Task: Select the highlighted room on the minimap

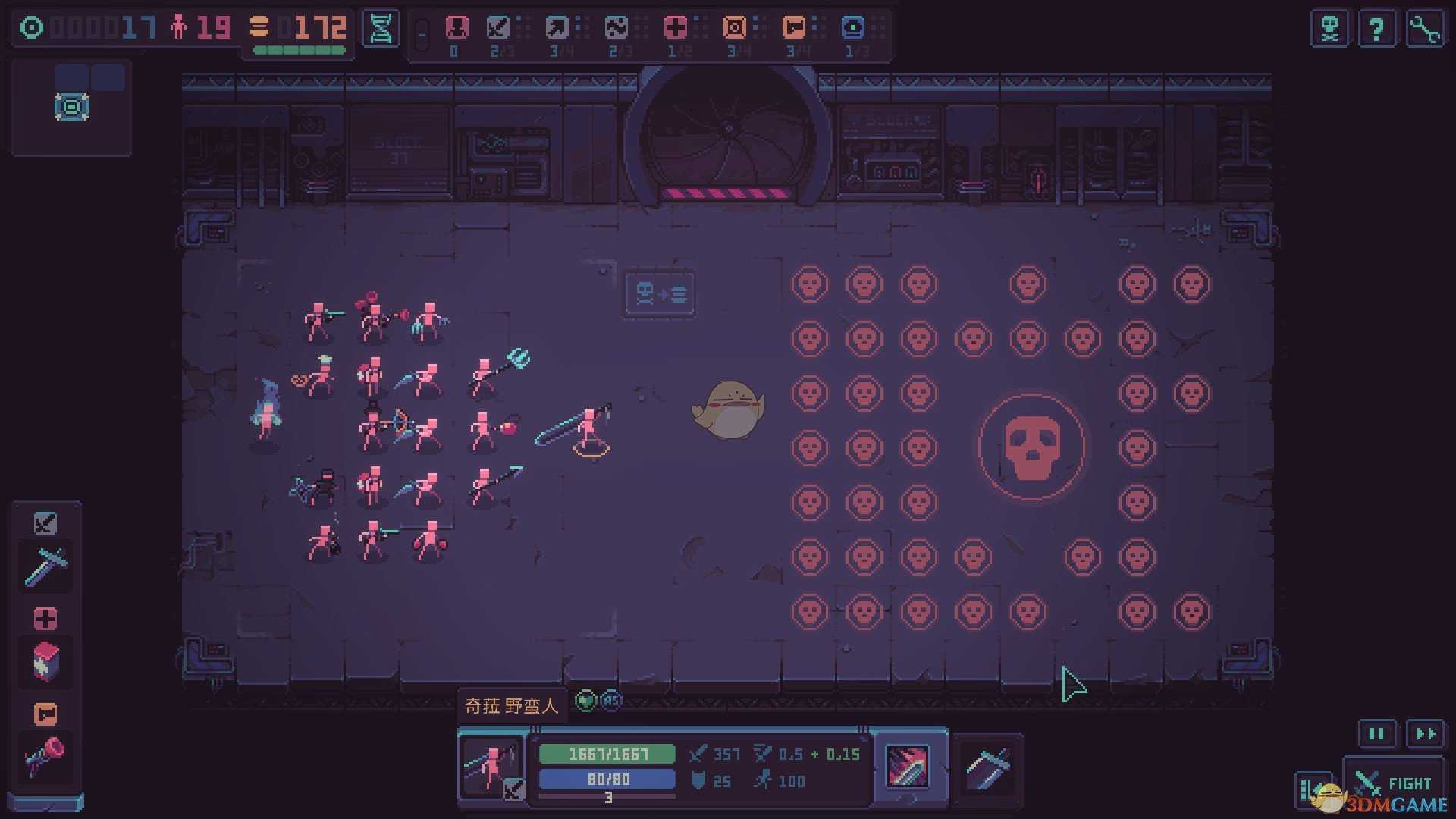Action: point(72,107)
